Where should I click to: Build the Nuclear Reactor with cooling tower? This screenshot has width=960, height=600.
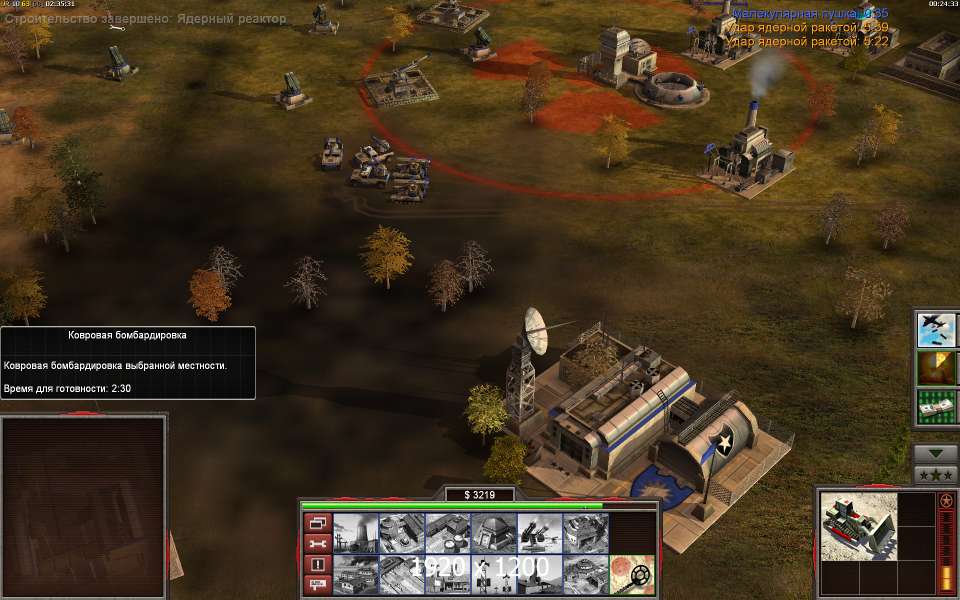coord(354,534)
